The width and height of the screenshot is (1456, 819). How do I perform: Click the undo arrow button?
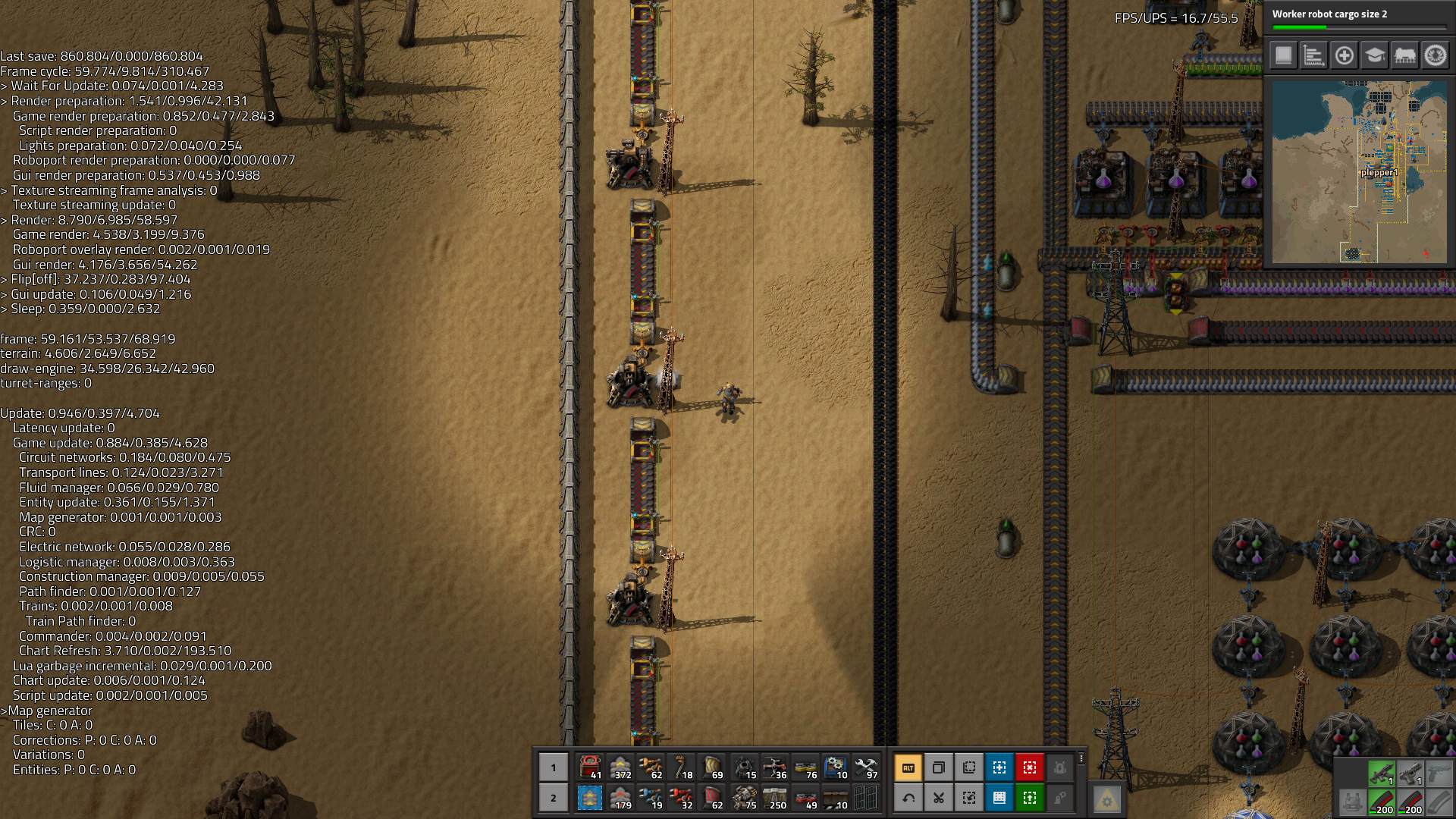[908, 798]
